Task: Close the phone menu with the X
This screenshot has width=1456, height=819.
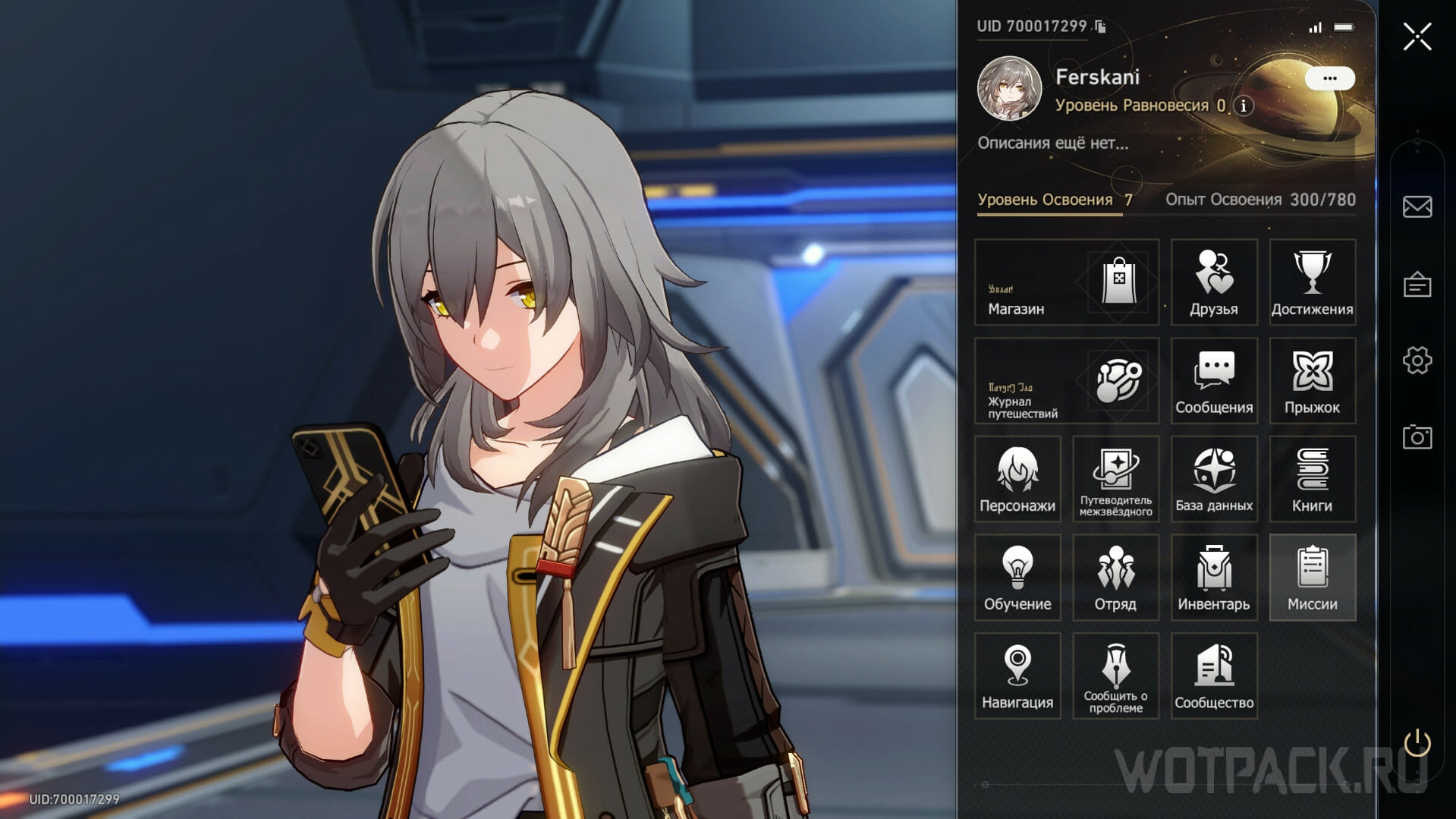Action: [x=1417, y=36]
